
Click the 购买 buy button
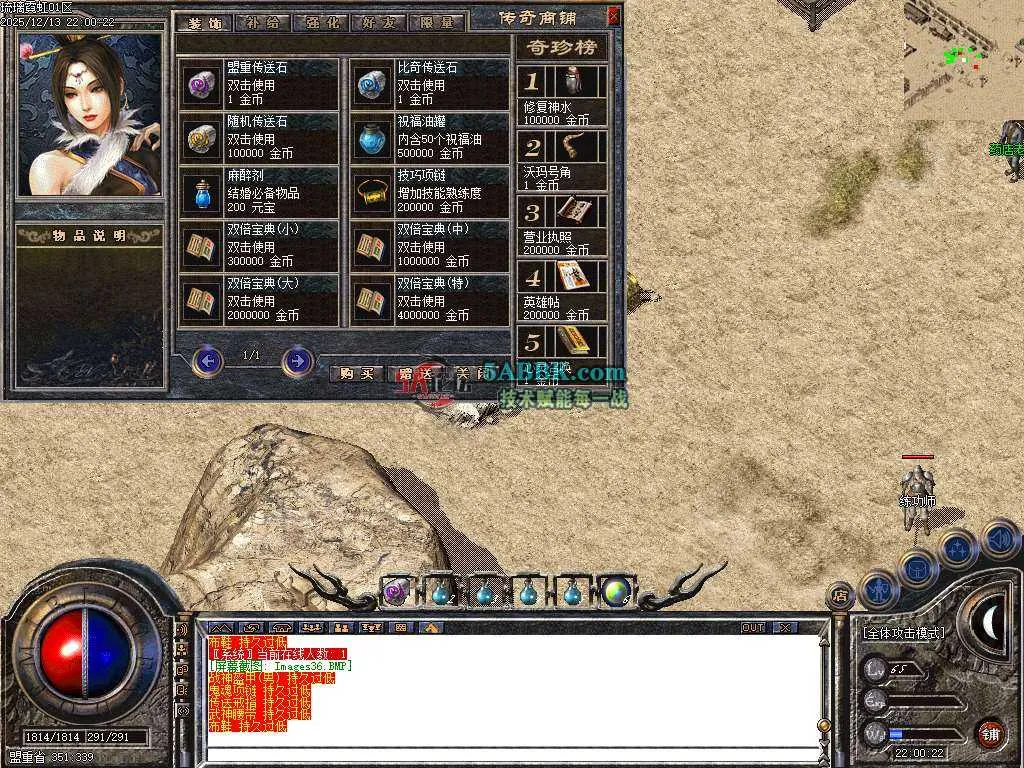pos(355,373)
